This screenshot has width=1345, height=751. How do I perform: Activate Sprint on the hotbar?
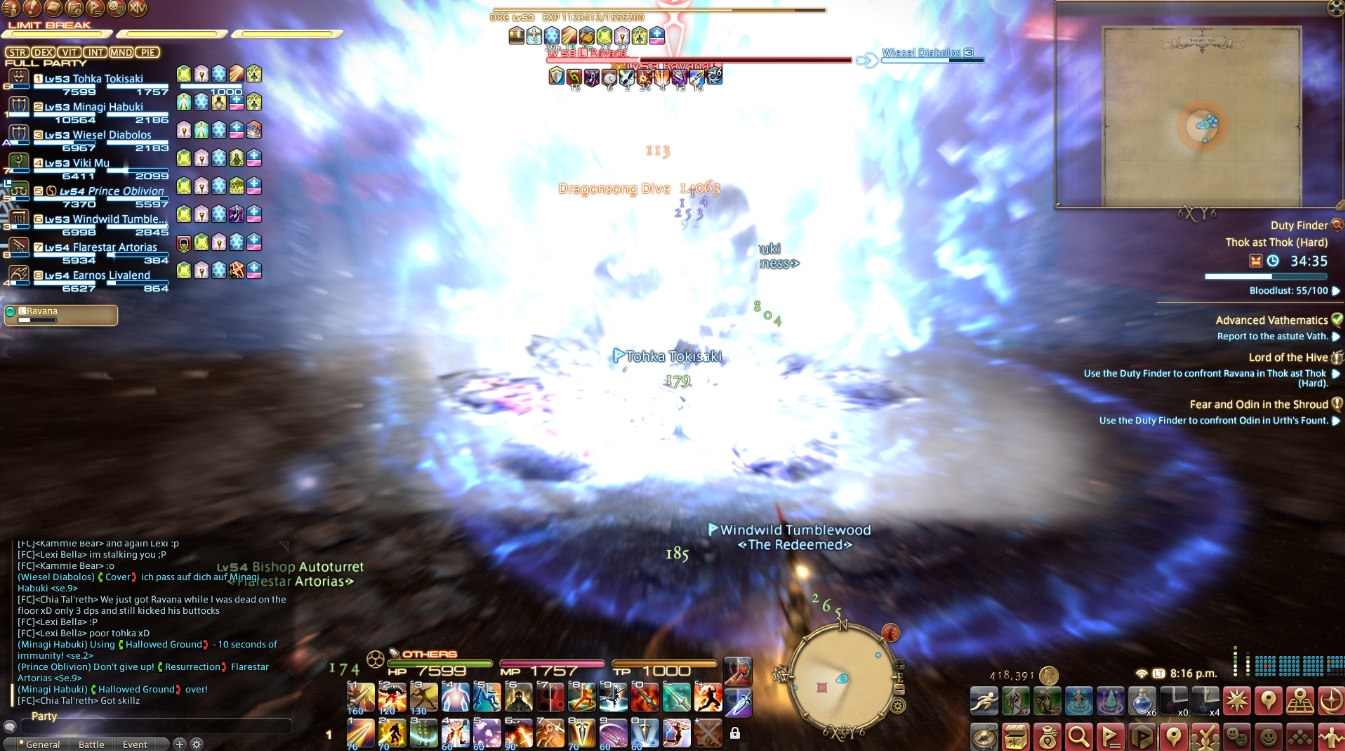[x=984, y=701]
